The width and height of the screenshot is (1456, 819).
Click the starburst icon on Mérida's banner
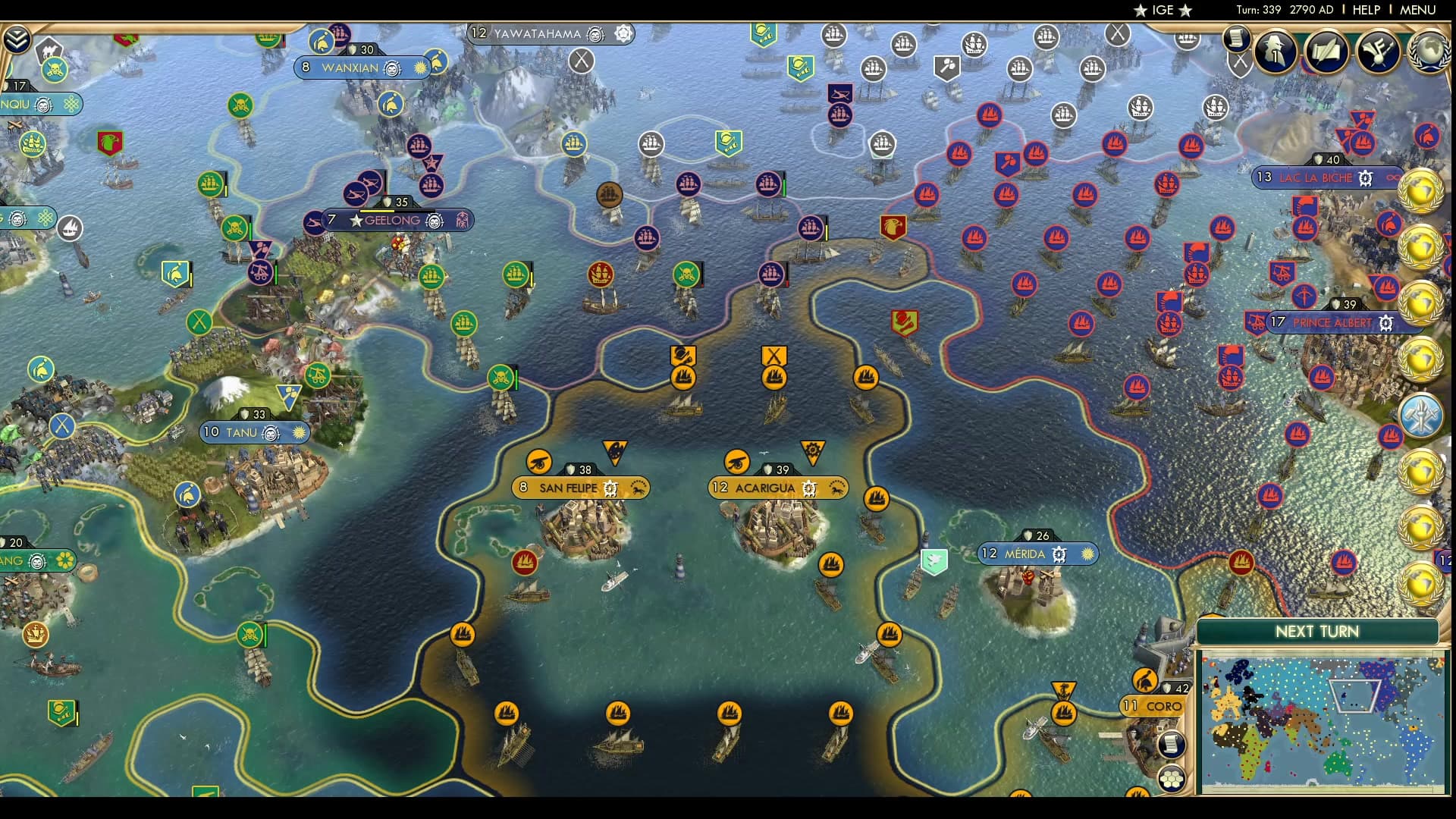(x=1087, y=554)
